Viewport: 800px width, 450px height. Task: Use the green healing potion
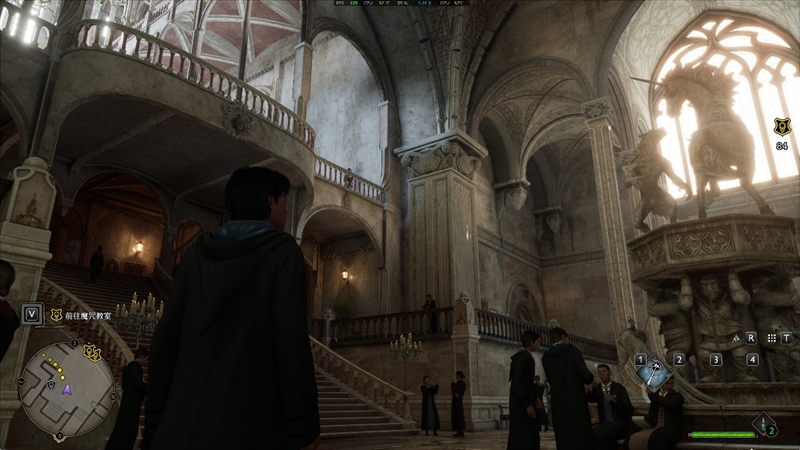[764, 424]
